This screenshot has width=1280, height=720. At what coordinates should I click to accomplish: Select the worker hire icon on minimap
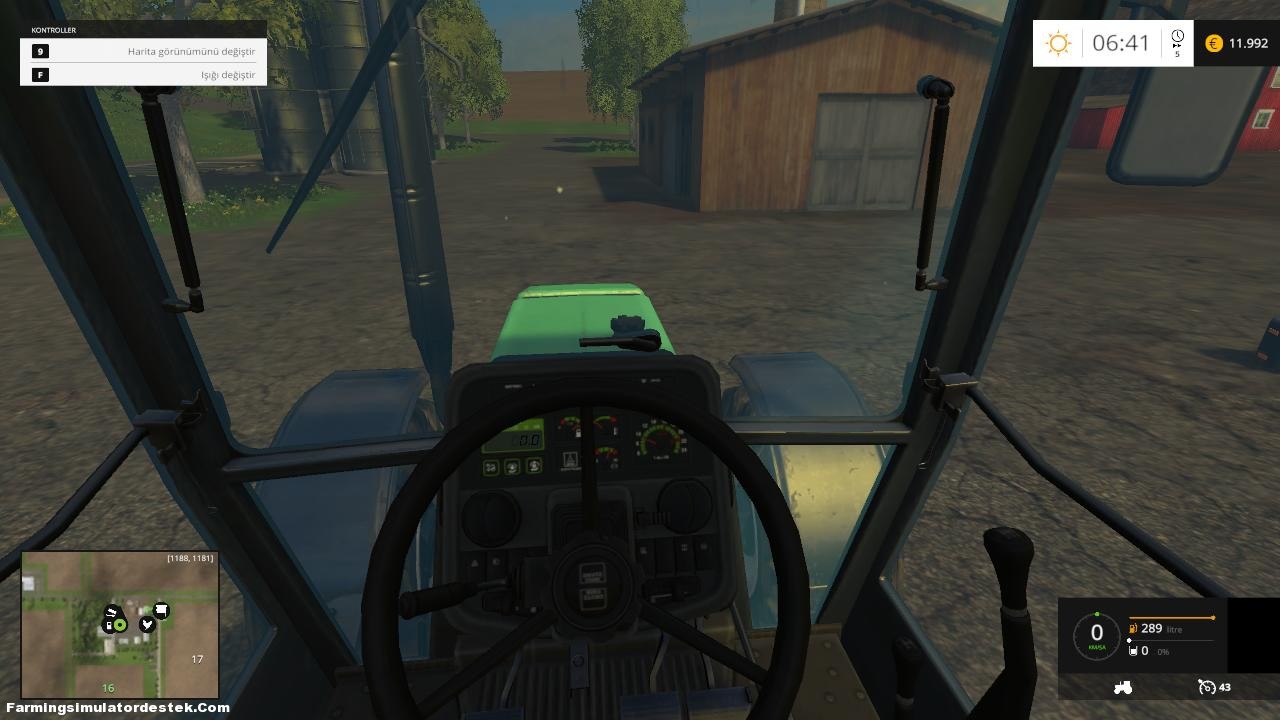tap(147, 624)
